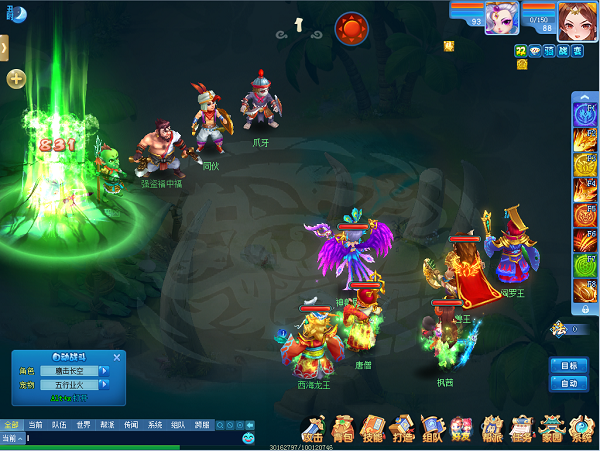This screenshot has width=600, height=451.
Task: Open the 帮派 guild menu
Action: (x=491, y=428)
